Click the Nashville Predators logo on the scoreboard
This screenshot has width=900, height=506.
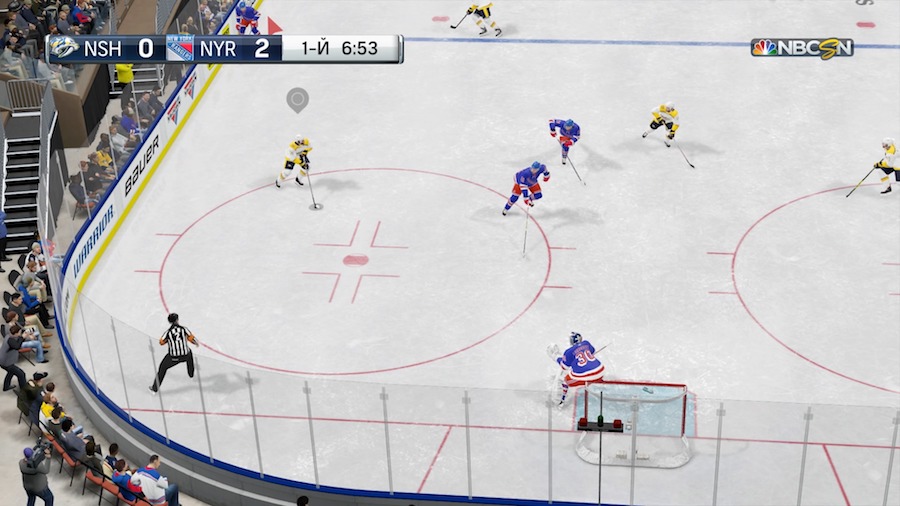tap(65, 48)
